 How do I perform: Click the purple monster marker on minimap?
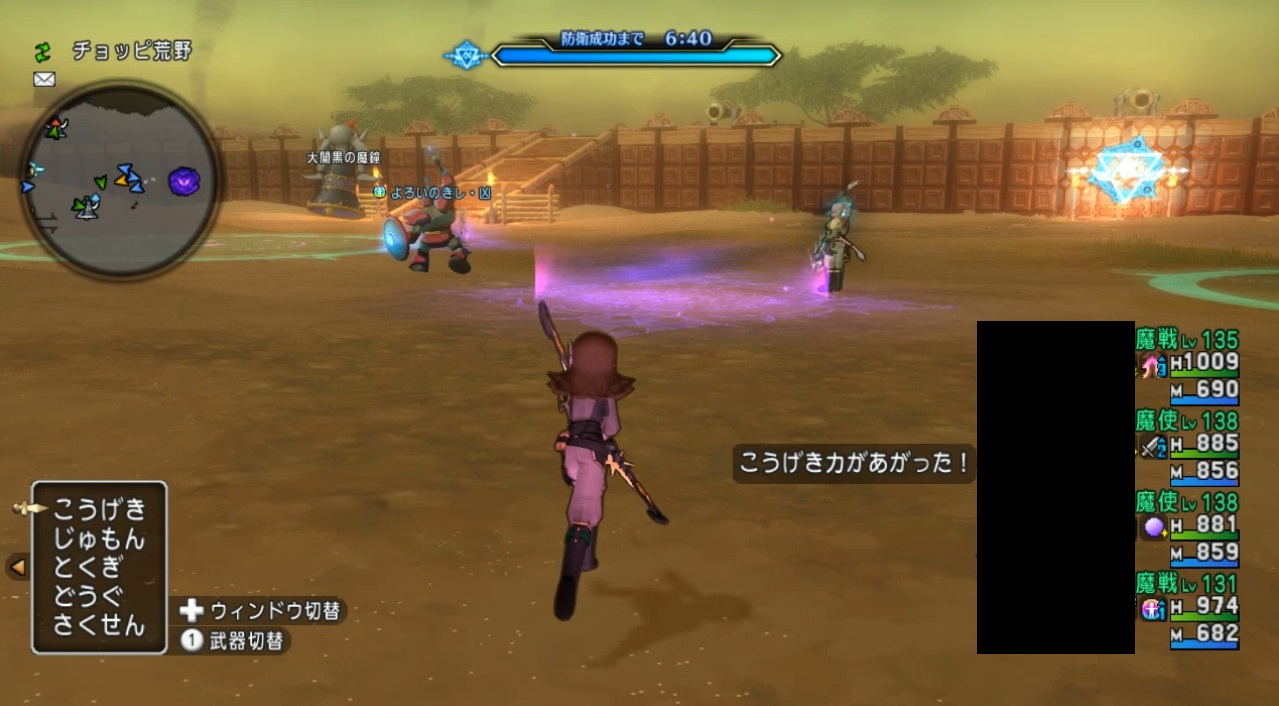(184, 181)
